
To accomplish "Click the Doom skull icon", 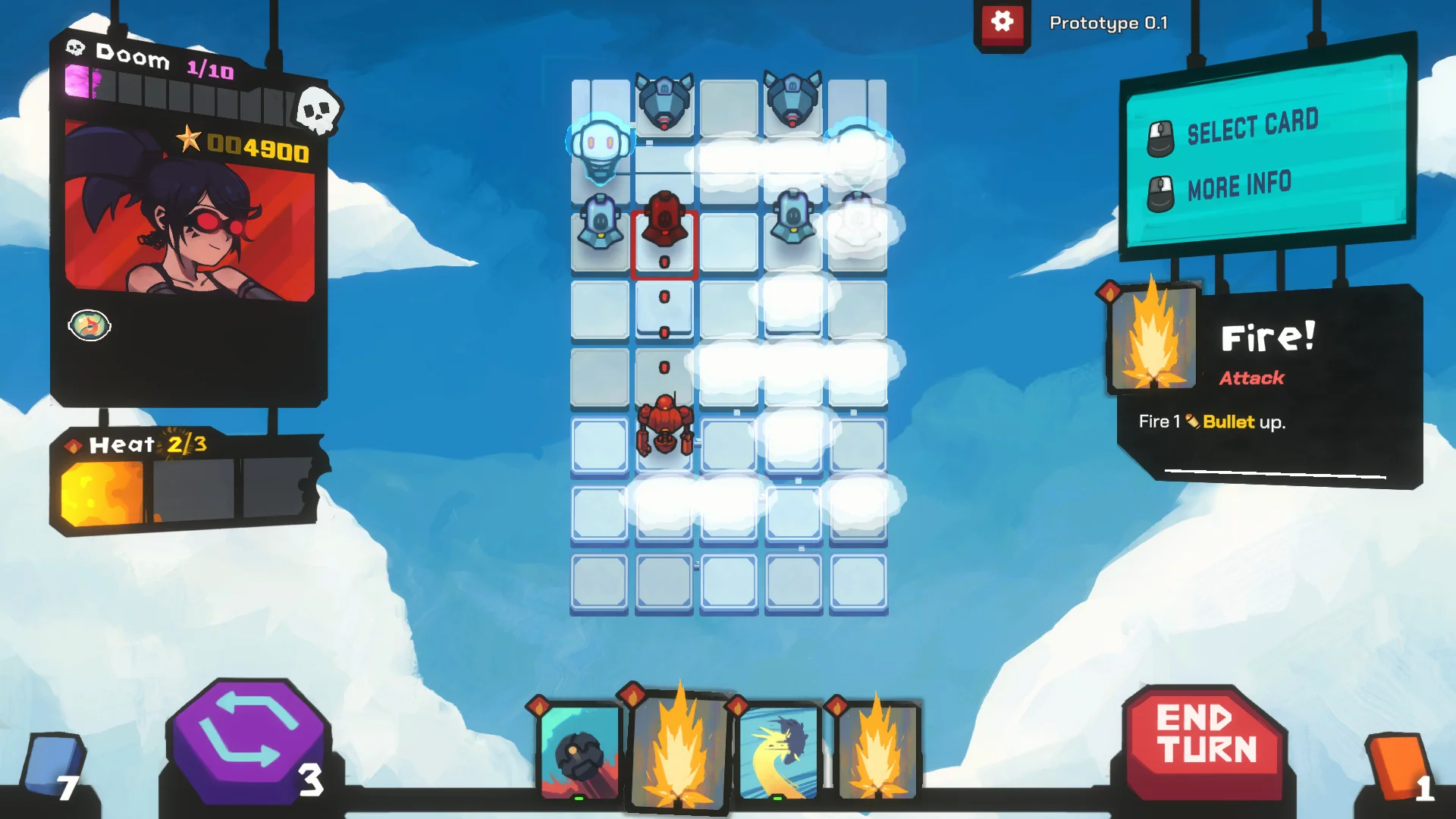I will point(317,111).
